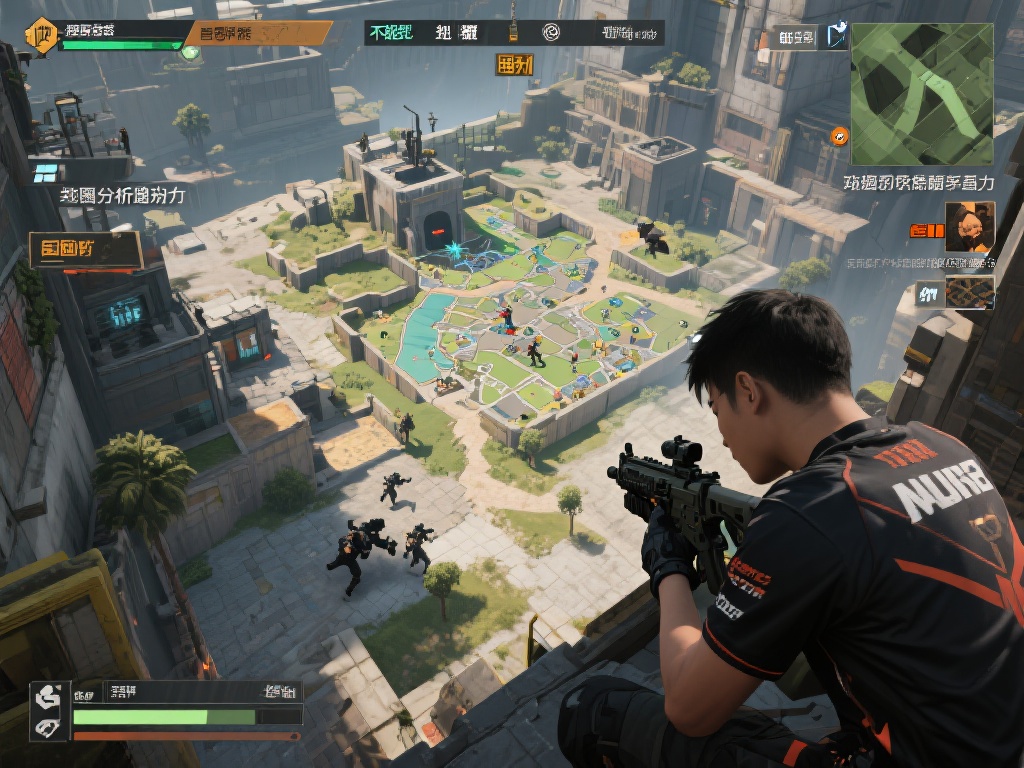This screenshot has height=768, width=1024.
Task: Select the orange banner tab beside health
Action: [x=258, y=33]
